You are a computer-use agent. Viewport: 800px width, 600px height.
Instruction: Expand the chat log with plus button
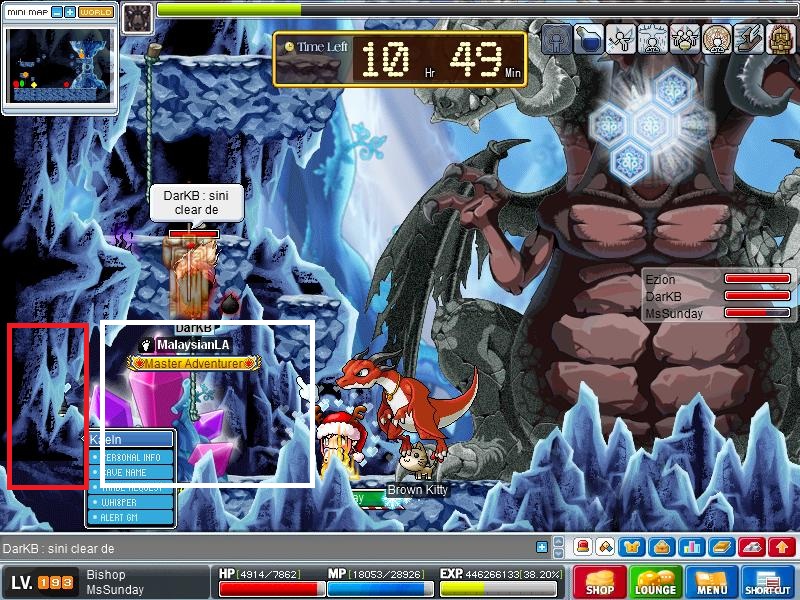[x=542, y=547]
